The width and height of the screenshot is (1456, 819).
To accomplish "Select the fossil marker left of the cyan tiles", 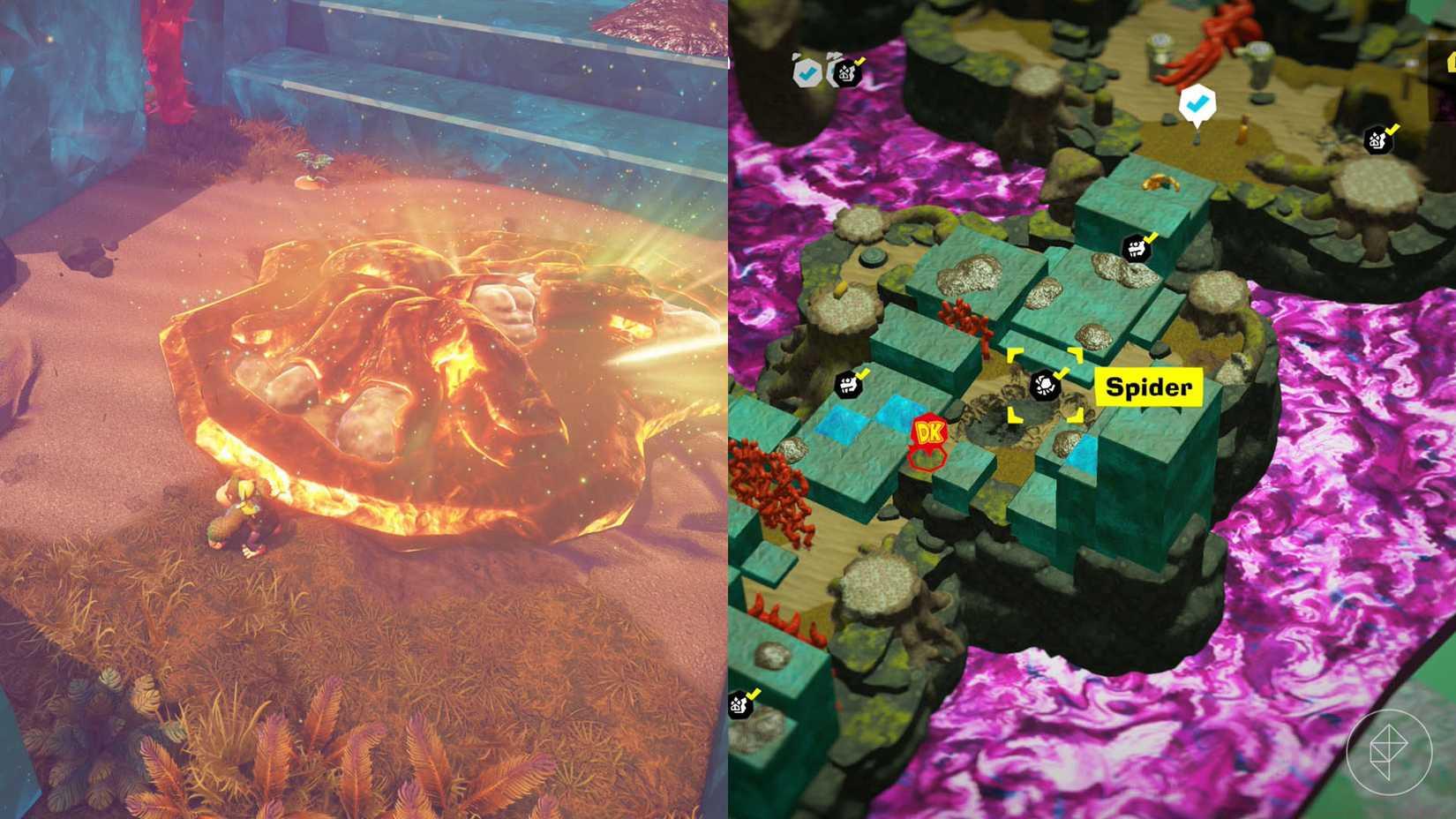I will (x=849, y=386).
